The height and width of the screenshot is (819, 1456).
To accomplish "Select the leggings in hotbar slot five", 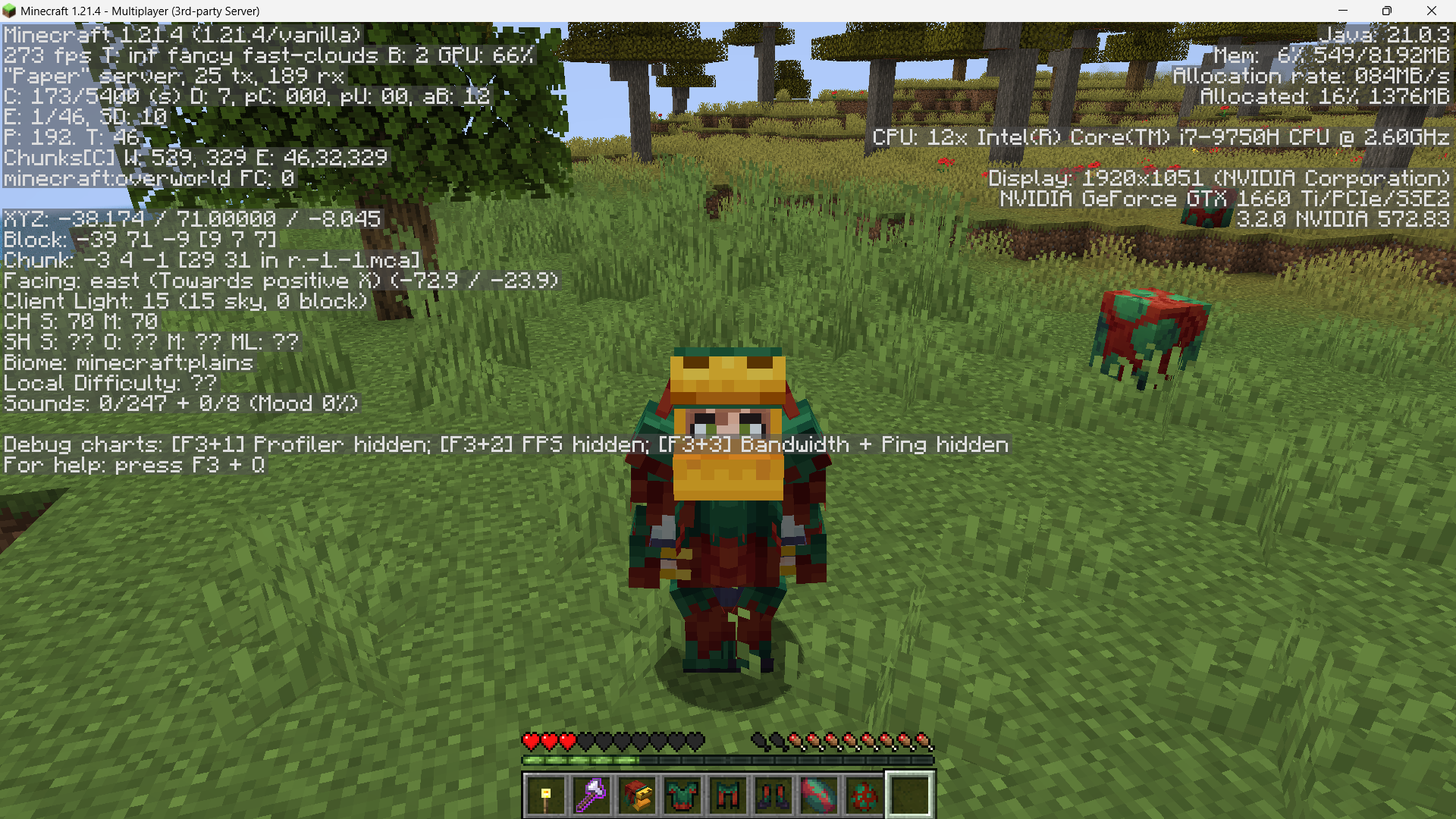I will (x=729, y=794).
